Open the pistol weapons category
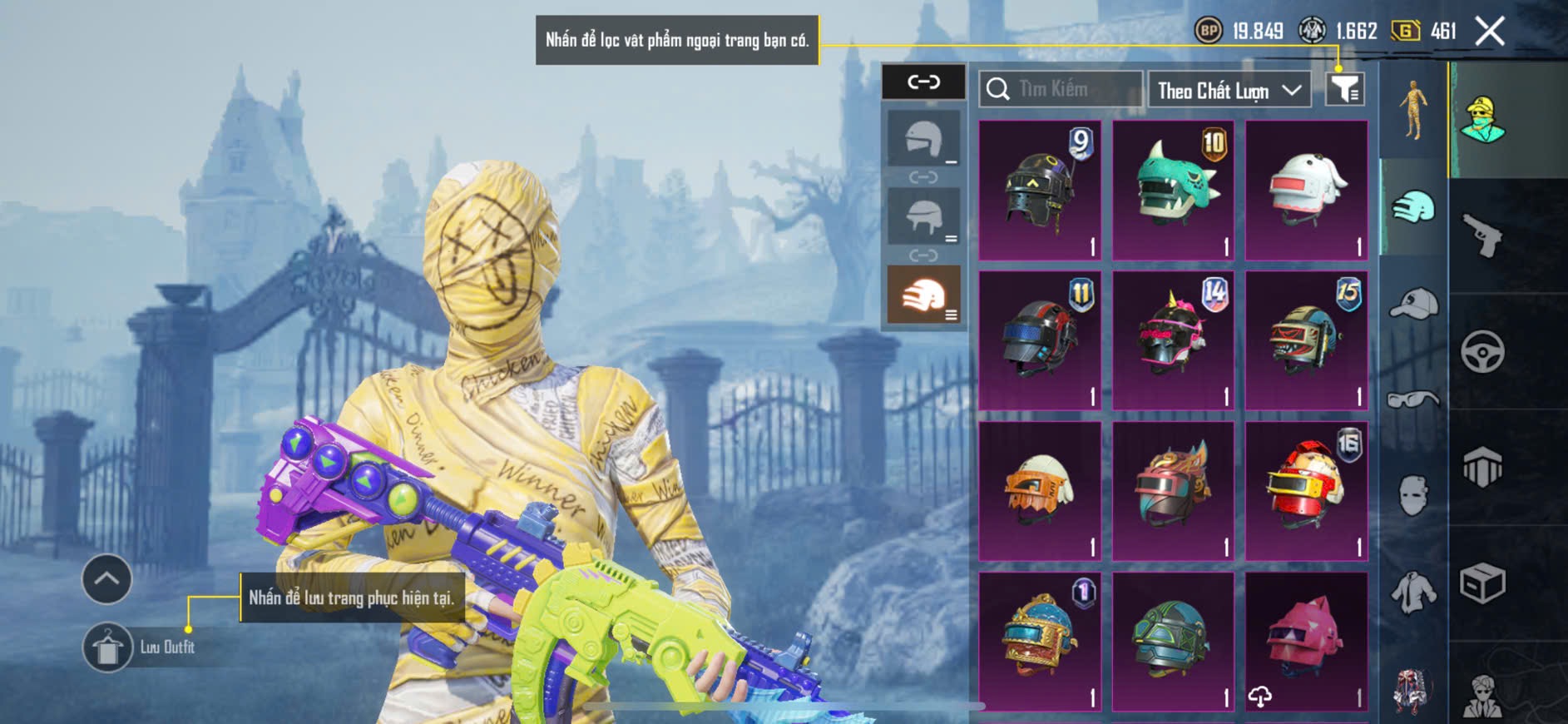Image resolution: width=1568 pixels, height=724 pixels. tap(1483, 236)
